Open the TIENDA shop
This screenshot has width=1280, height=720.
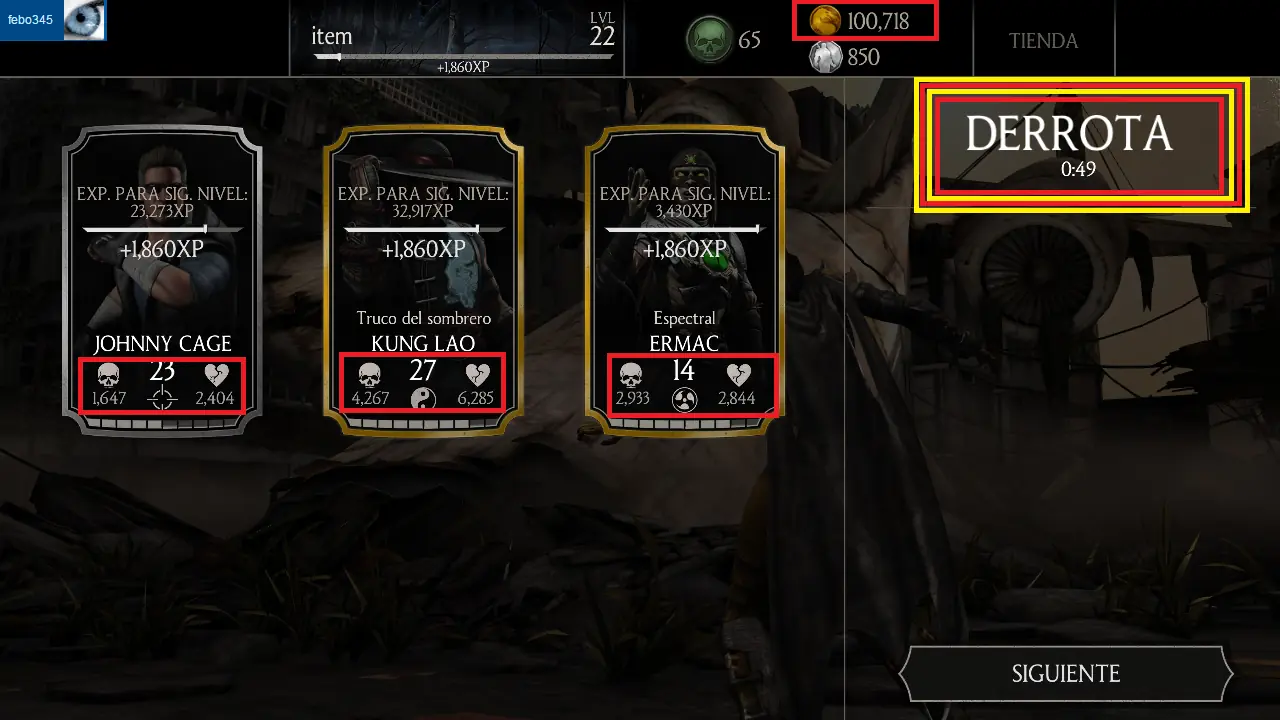pyautogui.click(x=1043, y=41)
